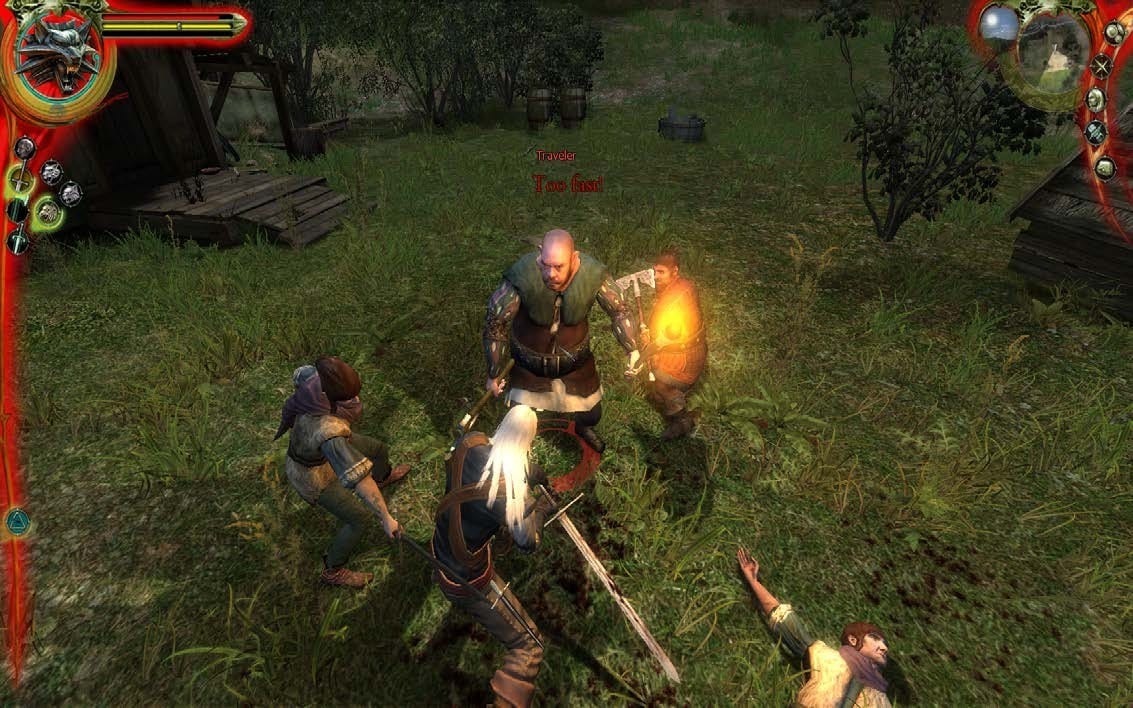Open the crossed swords panel icon

point(1101,66)
